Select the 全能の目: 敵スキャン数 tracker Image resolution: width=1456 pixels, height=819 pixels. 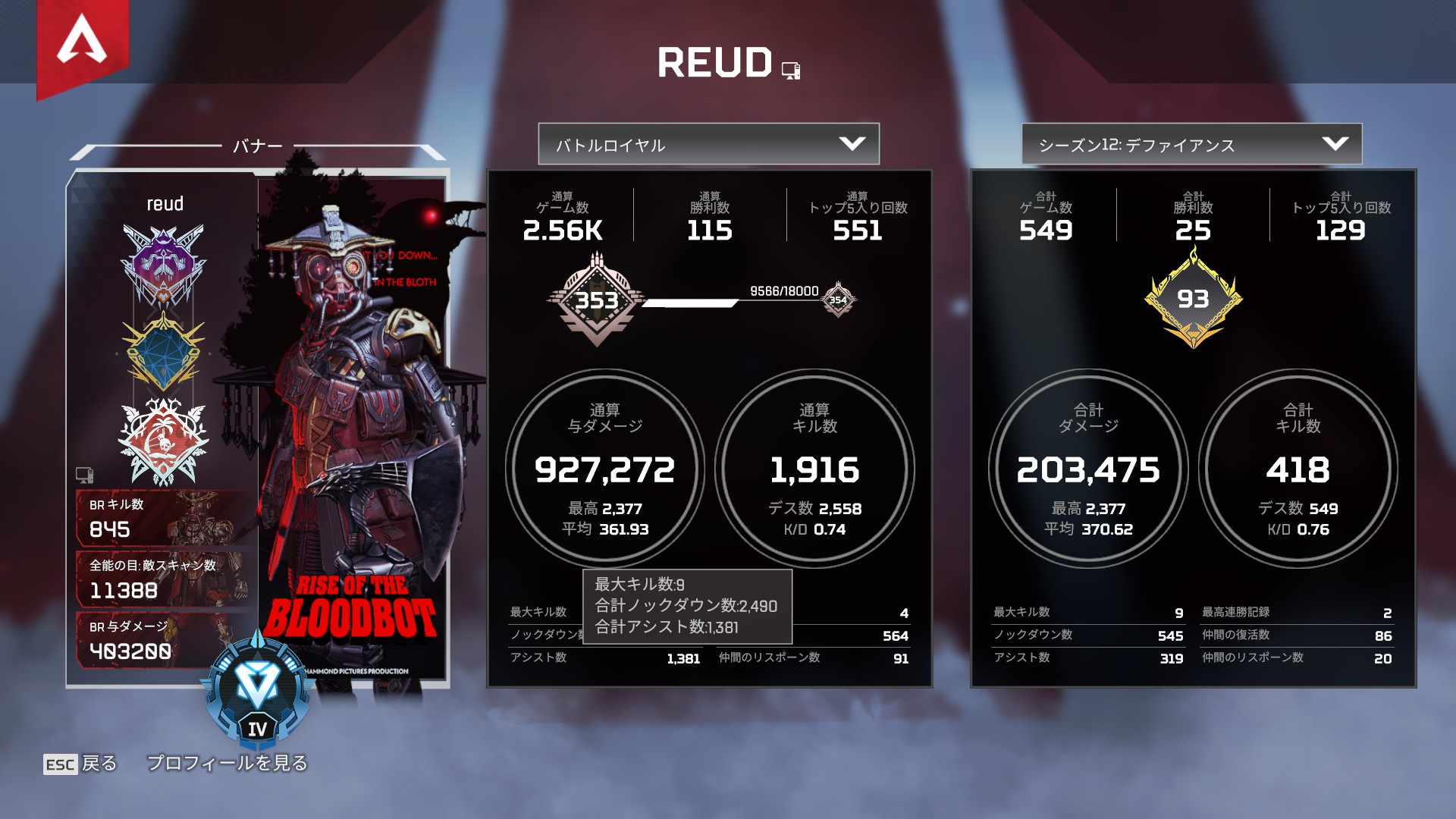163,579
